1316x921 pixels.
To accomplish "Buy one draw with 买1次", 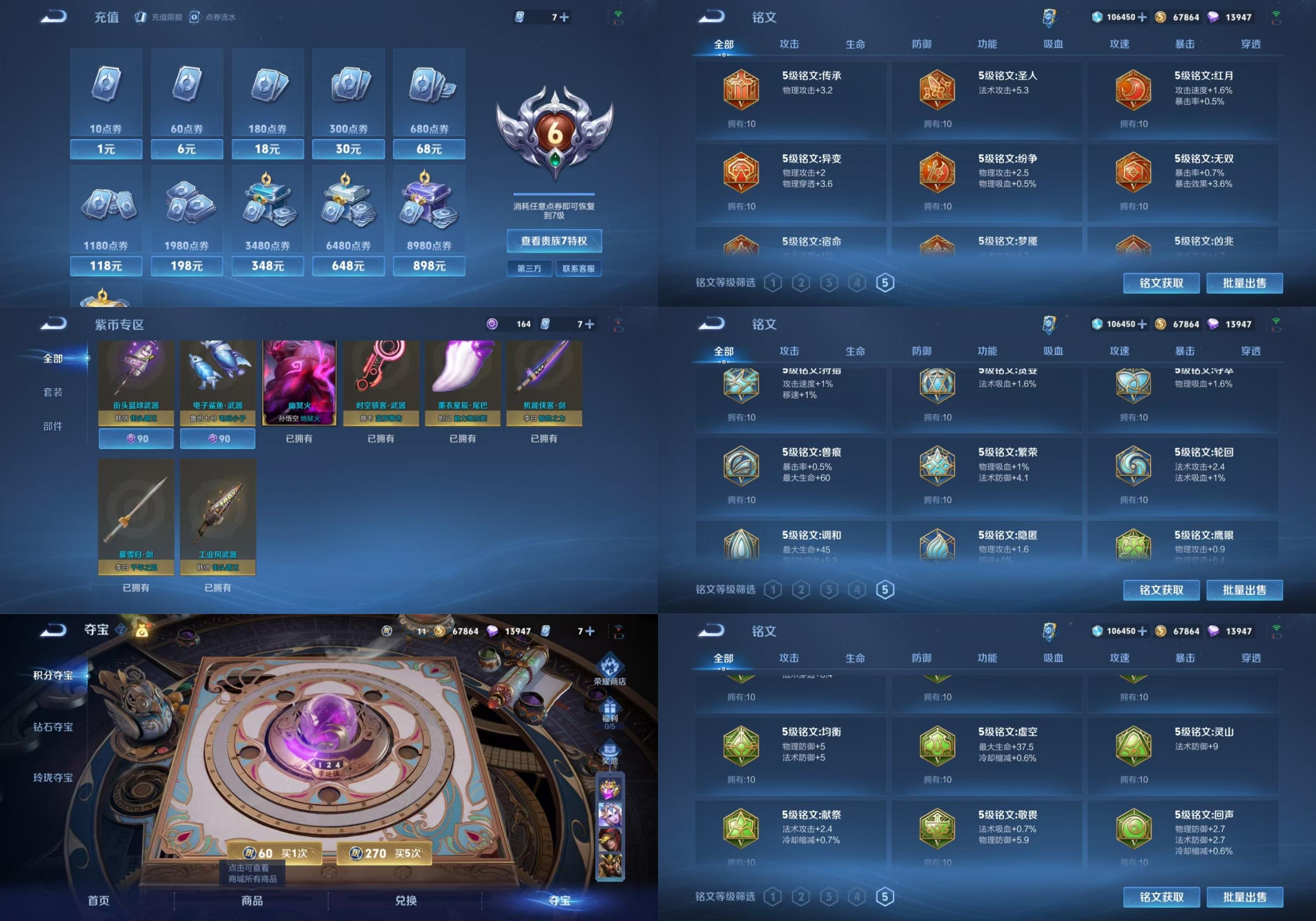I will point(275,853).
